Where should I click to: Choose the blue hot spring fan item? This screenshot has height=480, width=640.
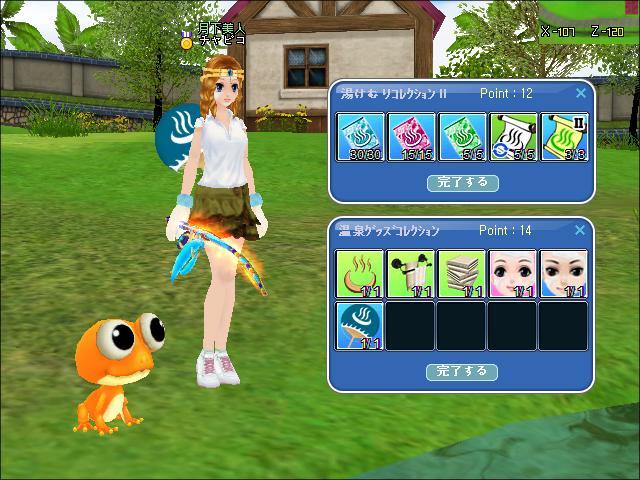pos(360,326)
